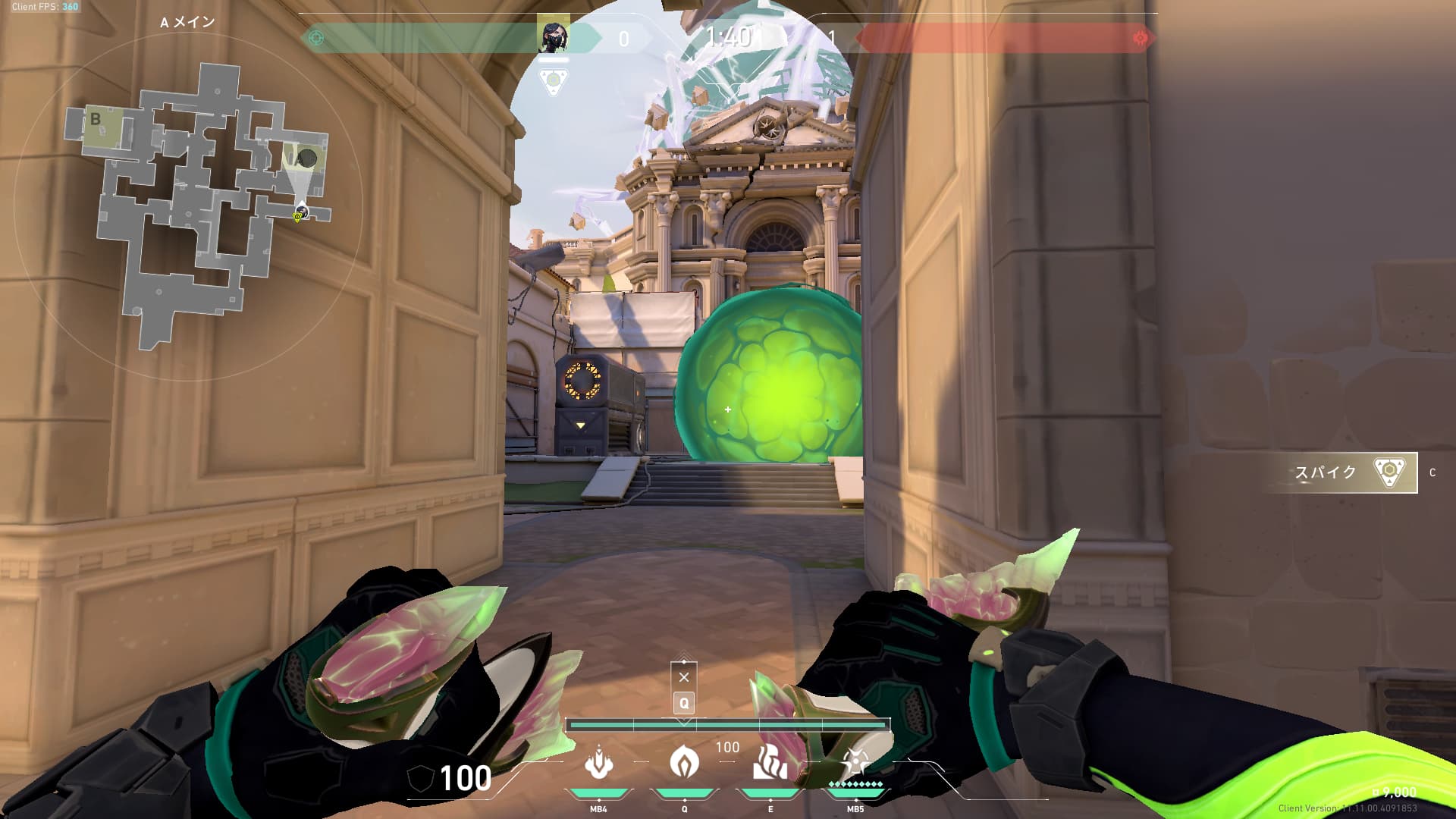The height and width of the screenshot is (819, 1456).
Task: Click the player arrow marker on the minimap
Action: coord(301,208)
